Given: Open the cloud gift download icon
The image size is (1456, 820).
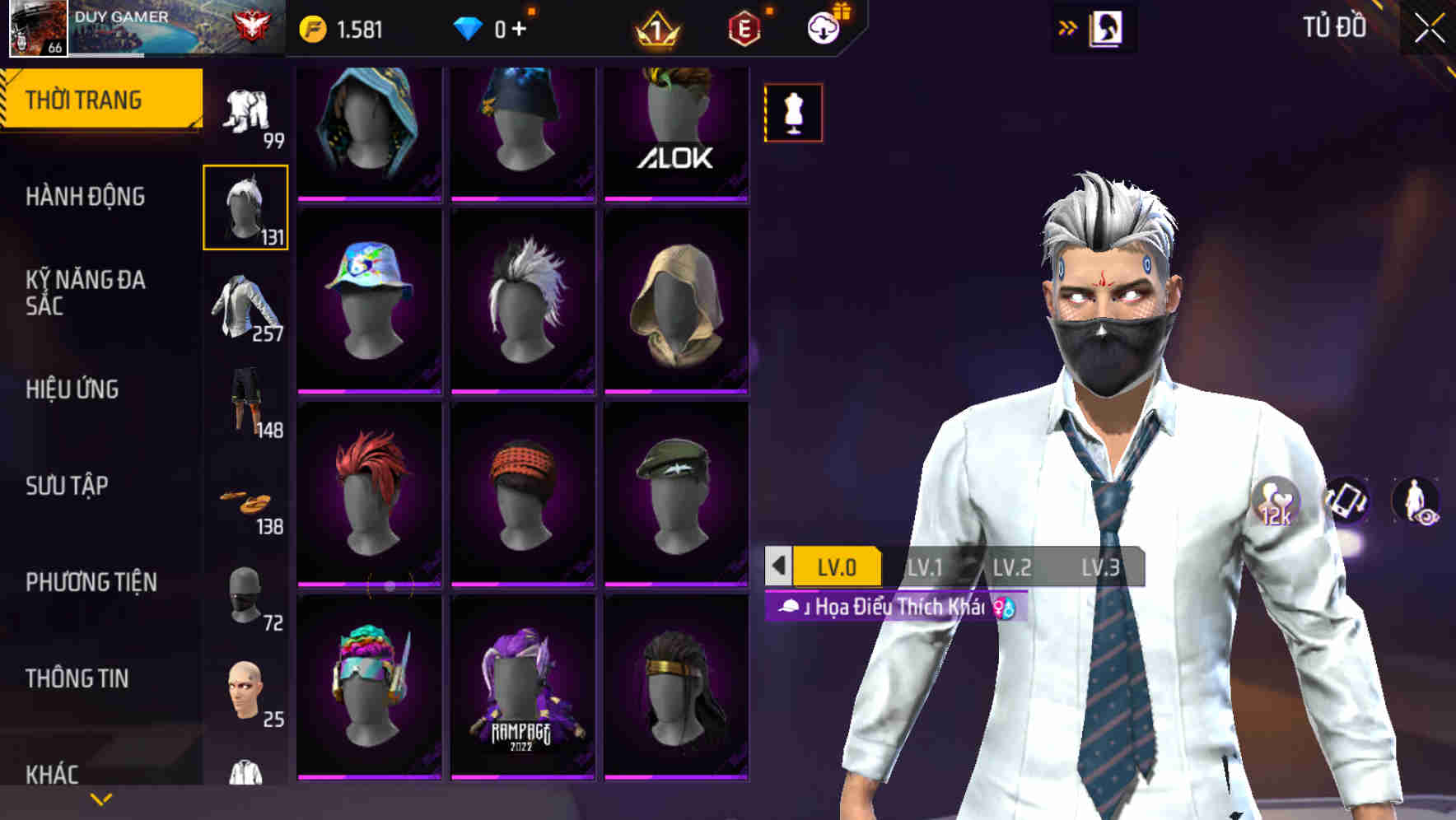Looking at the screenshot, I should (x=823, y=27).
